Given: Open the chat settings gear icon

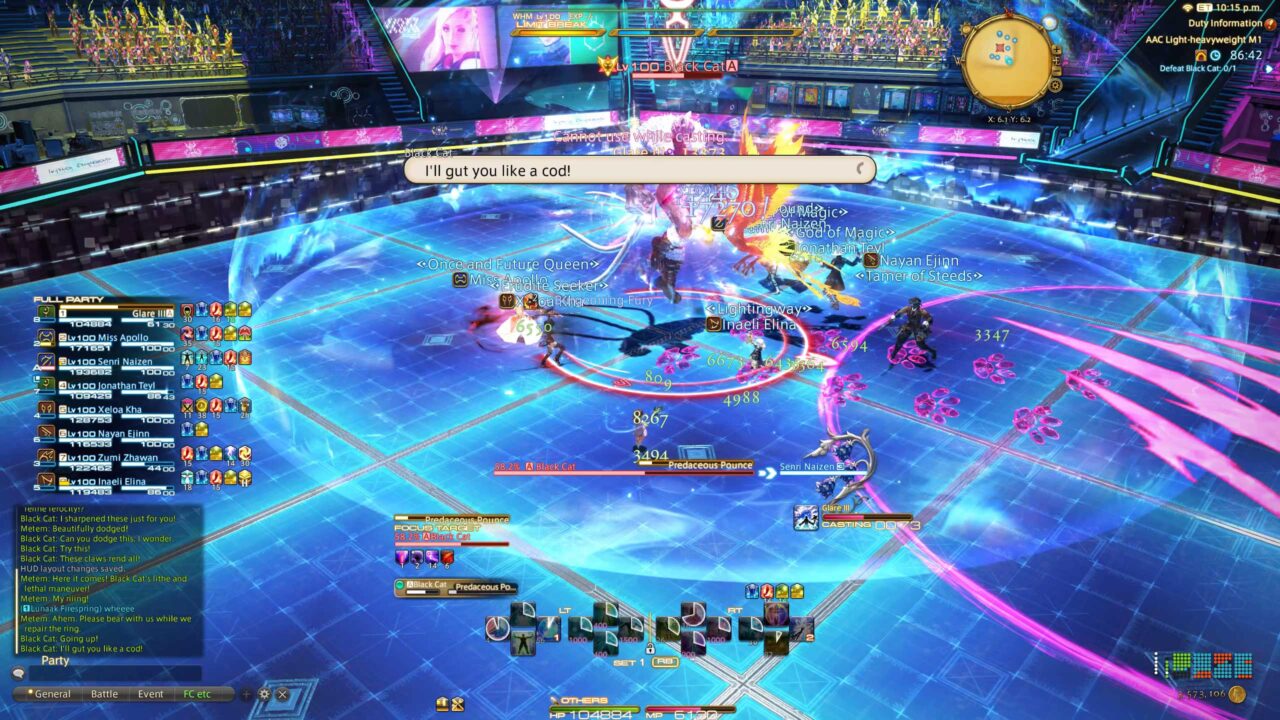Looking at the screenshot, I should point(264,694).
